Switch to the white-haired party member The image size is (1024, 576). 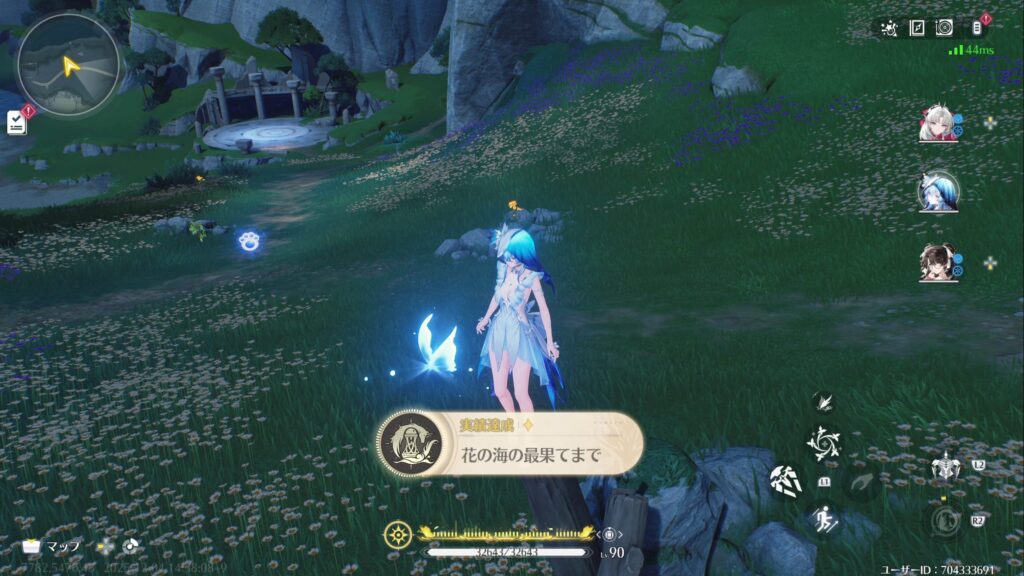coord(938,124)
